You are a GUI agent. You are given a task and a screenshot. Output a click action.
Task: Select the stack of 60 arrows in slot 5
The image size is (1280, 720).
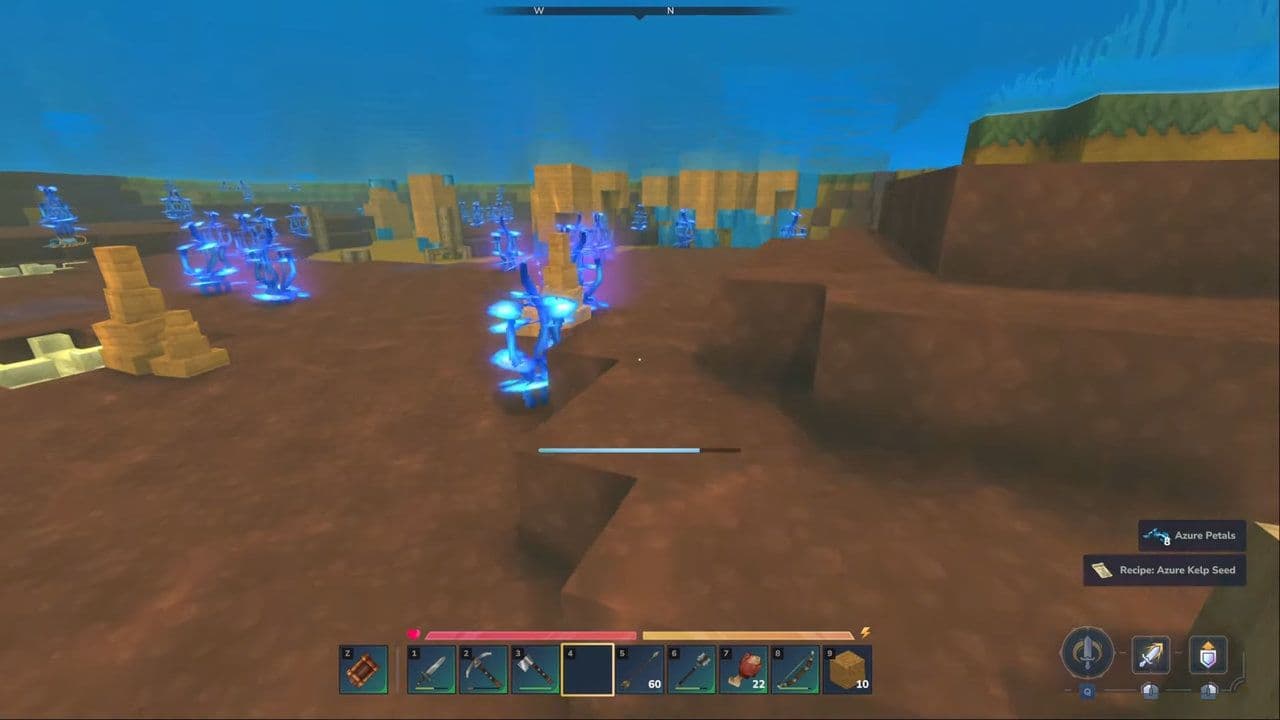(x=639, y=669)
